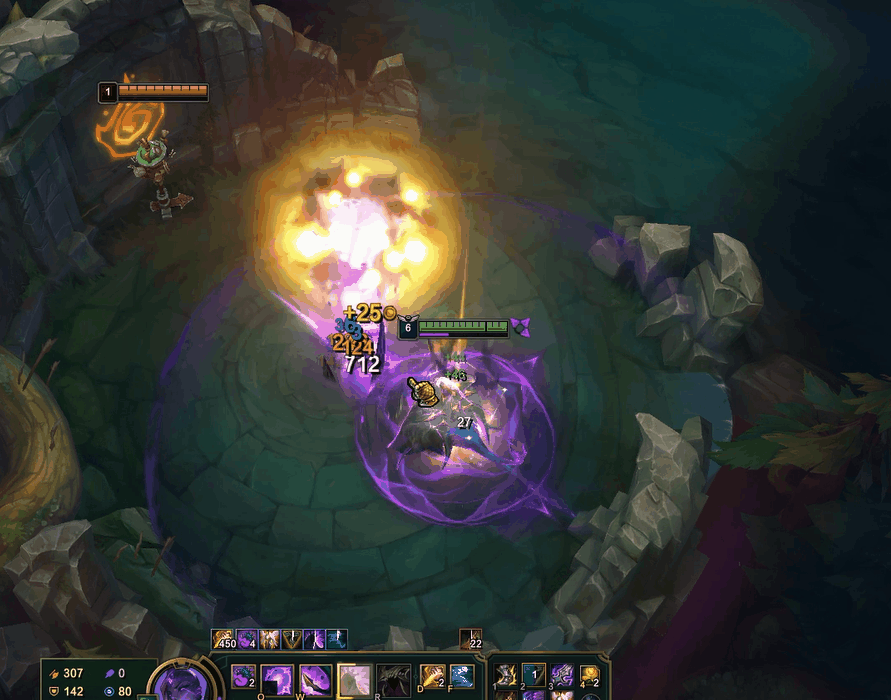
Task: Activate the blue summoner spell on F
Action: point(461,677)
